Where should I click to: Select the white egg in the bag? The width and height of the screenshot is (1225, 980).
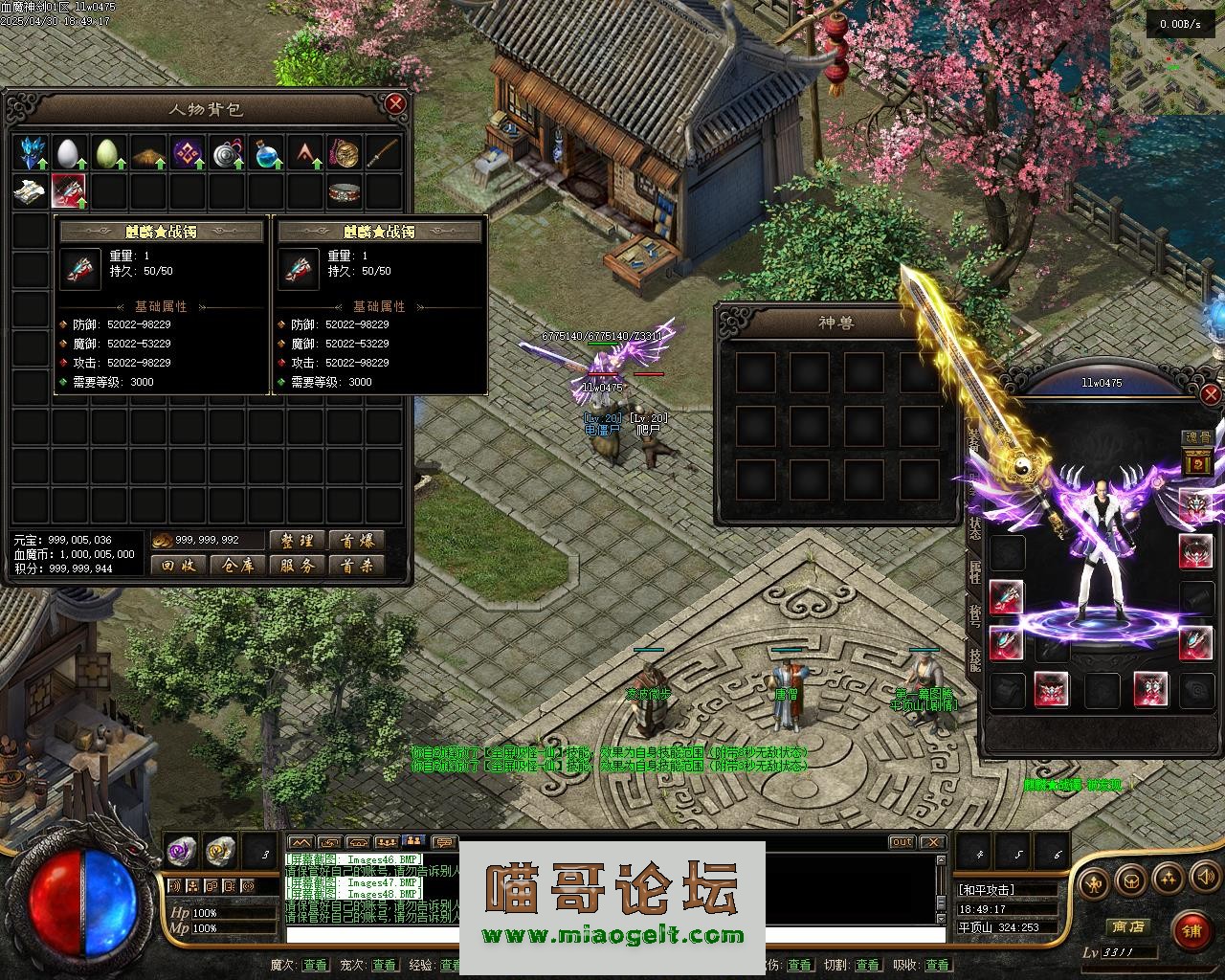point(68,153)
